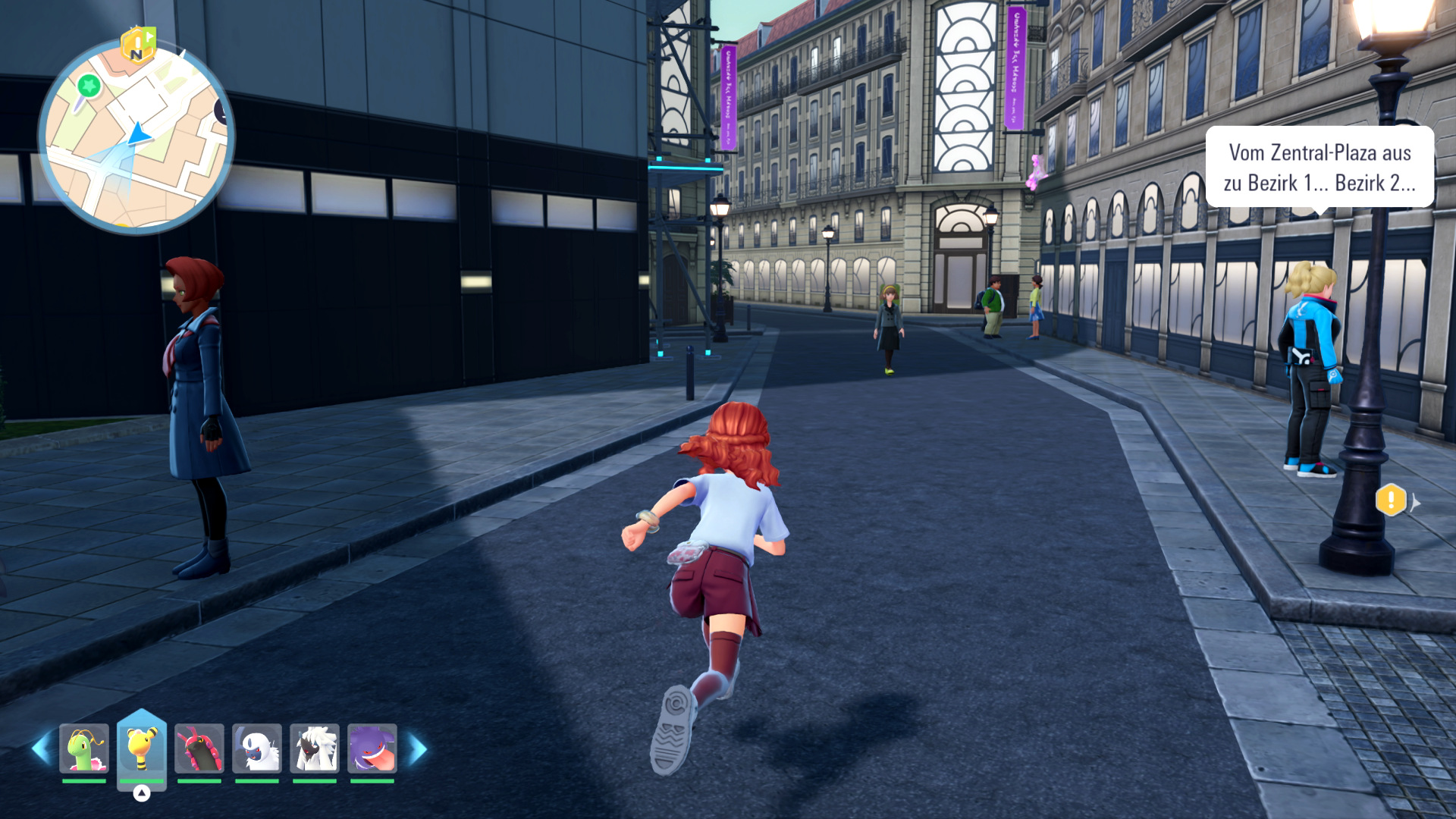The image size is (1456, 819).
Task: Click the right arrow beside the party bar
Action: coord(418,749)
